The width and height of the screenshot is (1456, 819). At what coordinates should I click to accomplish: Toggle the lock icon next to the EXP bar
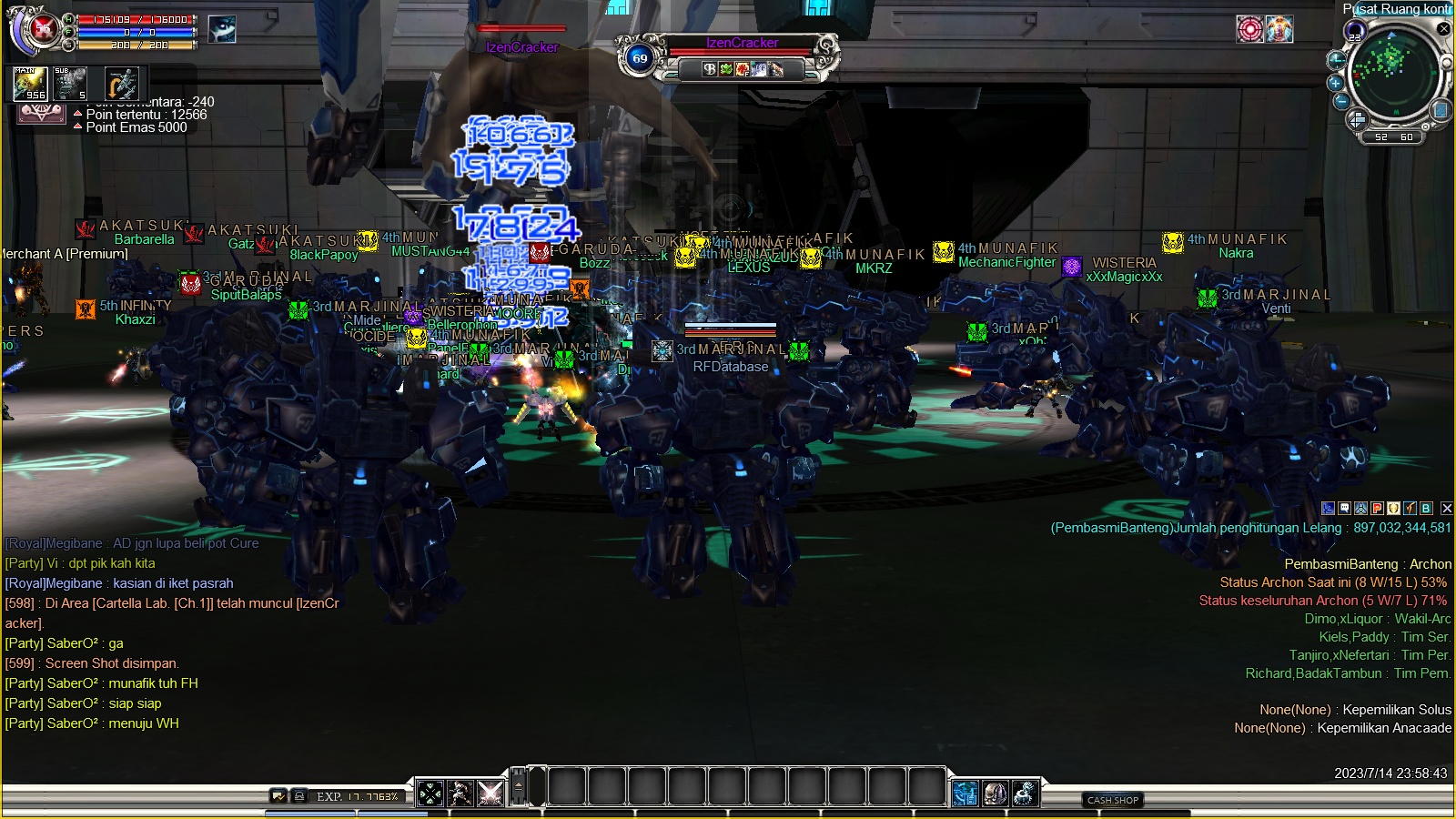click(x=299, y=795)
